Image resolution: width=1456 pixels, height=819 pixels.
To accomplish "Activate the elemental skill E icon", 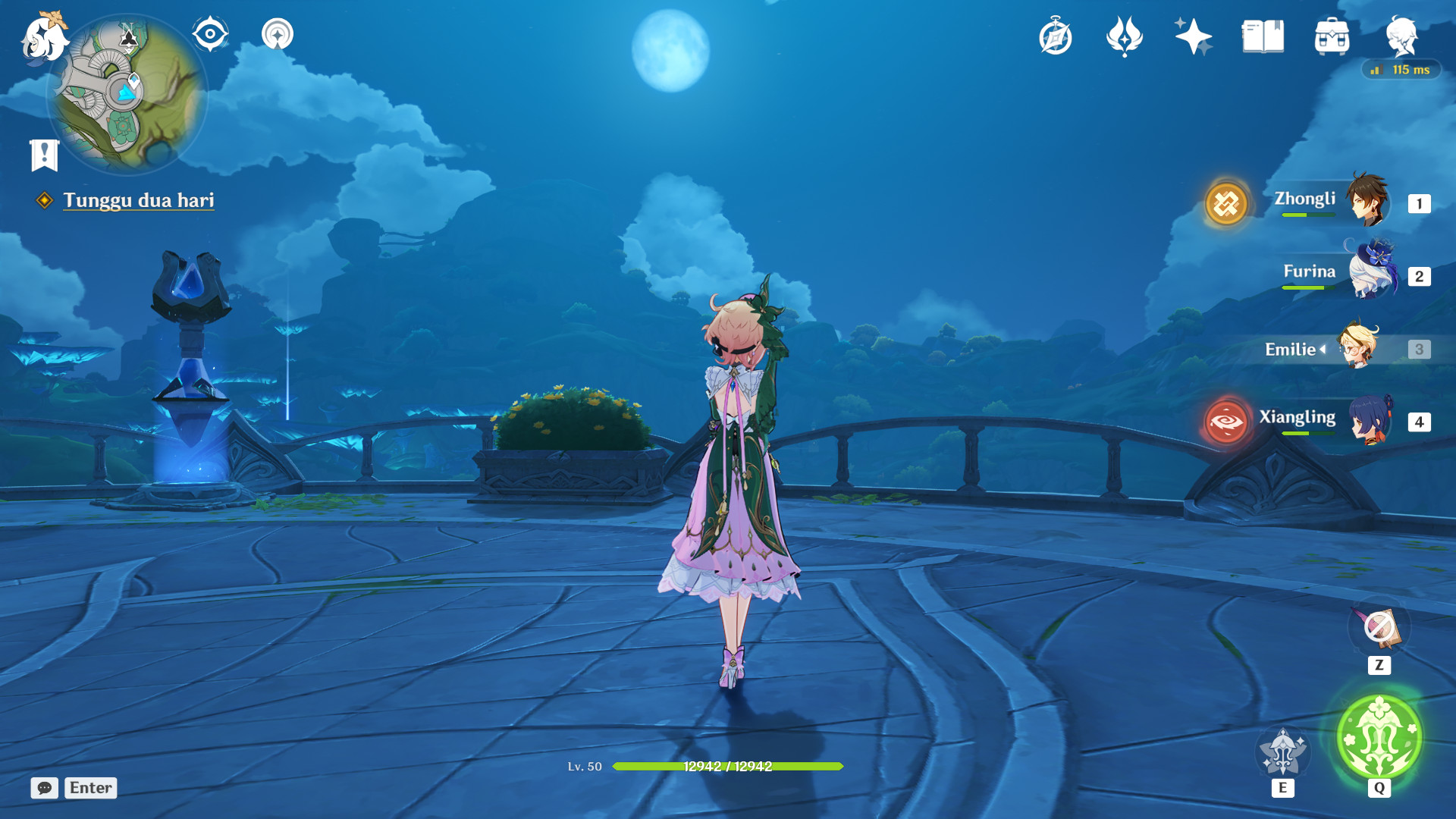I will 1282,751.
